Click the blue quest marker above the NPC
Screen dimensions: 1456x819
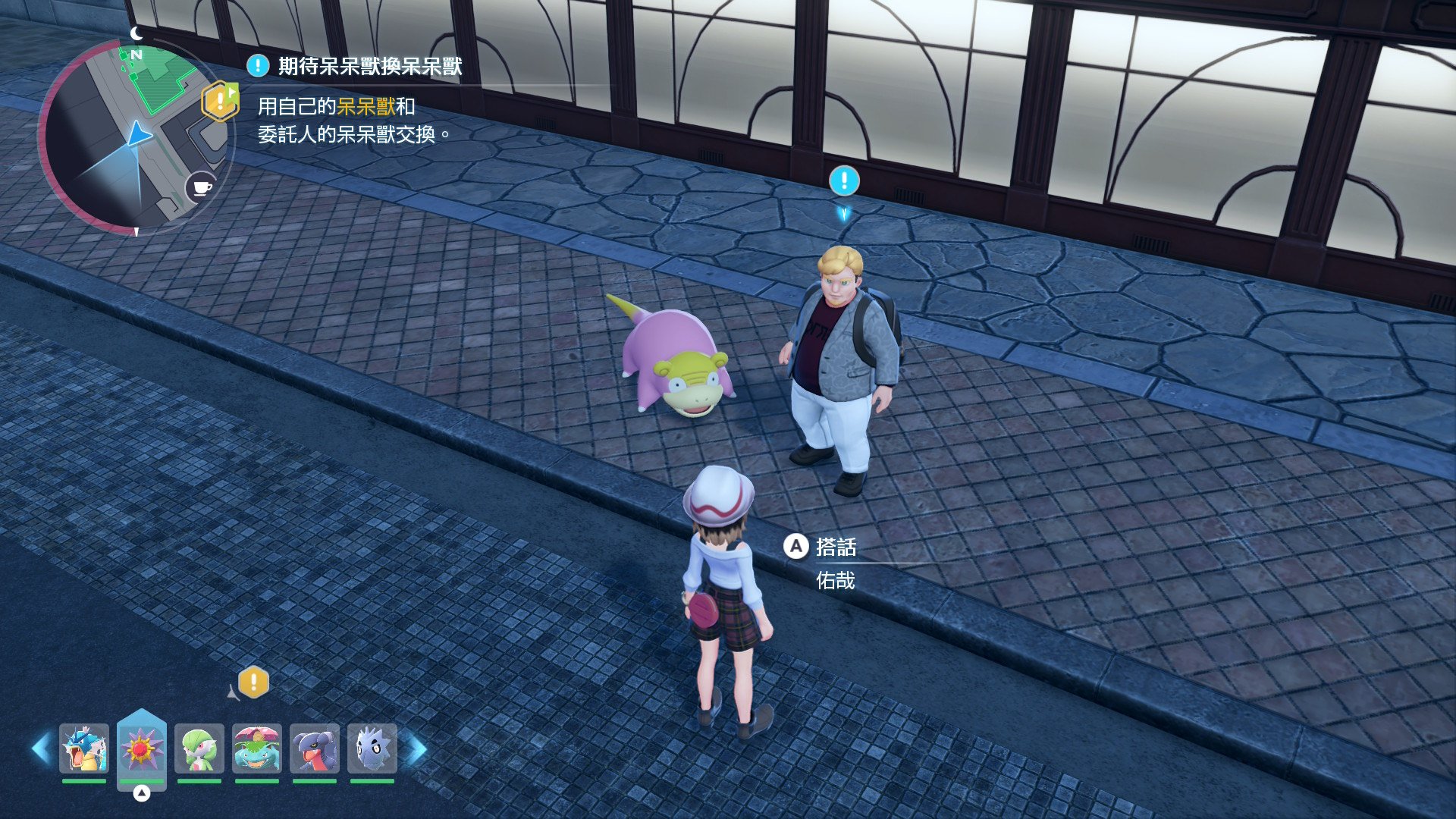[x=844, y=181]
